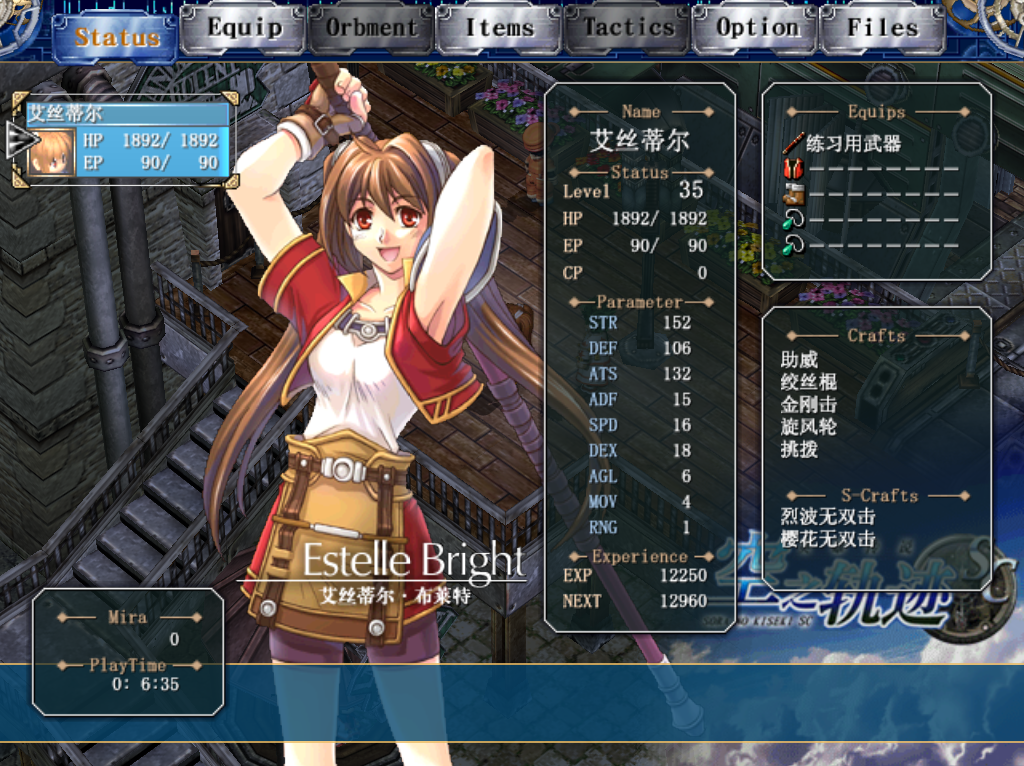Select the Orbment tab

[x=371, y=29]
